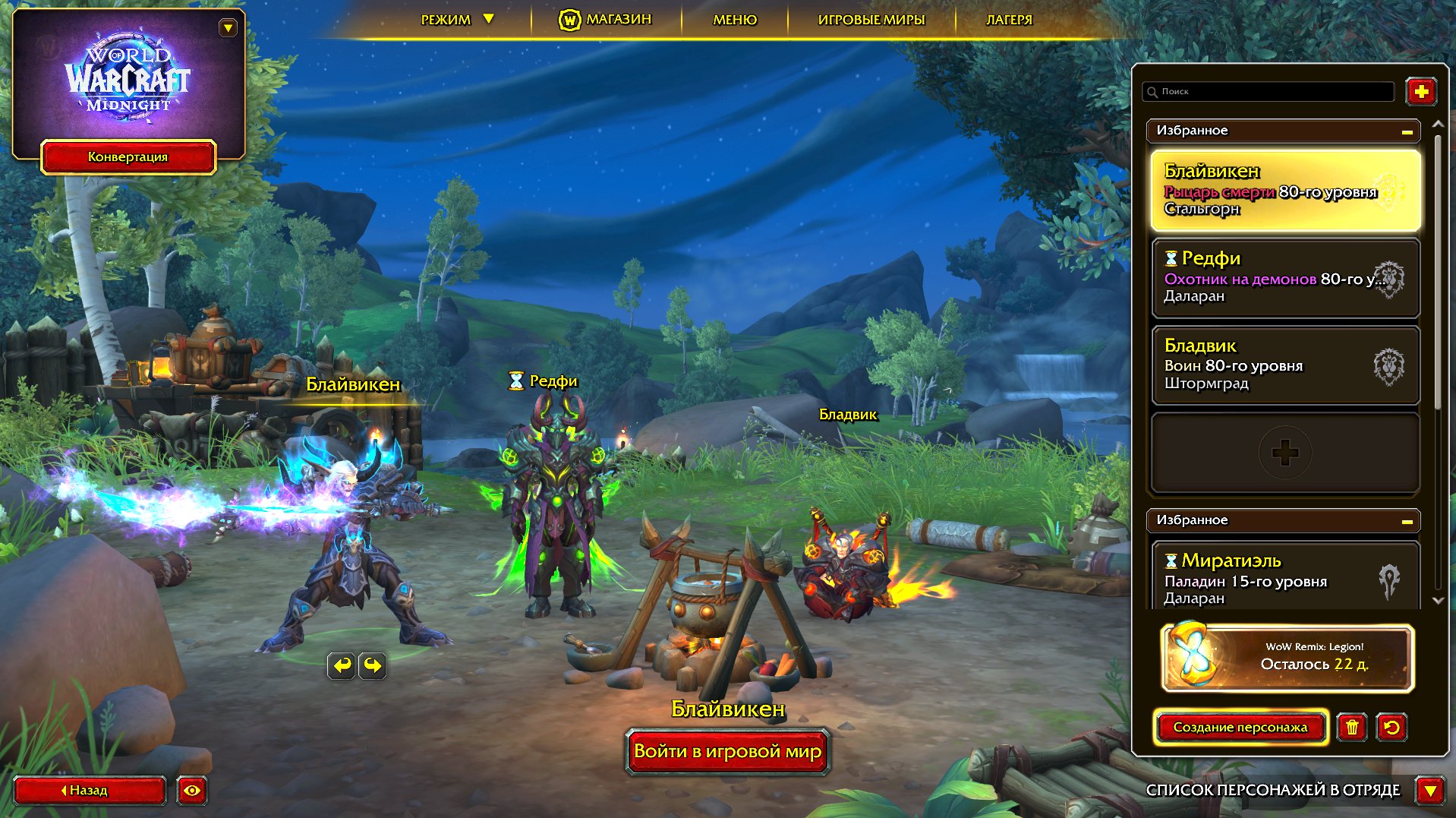Toggle interface visibility with the eye icon

click(x=192, y=791)
